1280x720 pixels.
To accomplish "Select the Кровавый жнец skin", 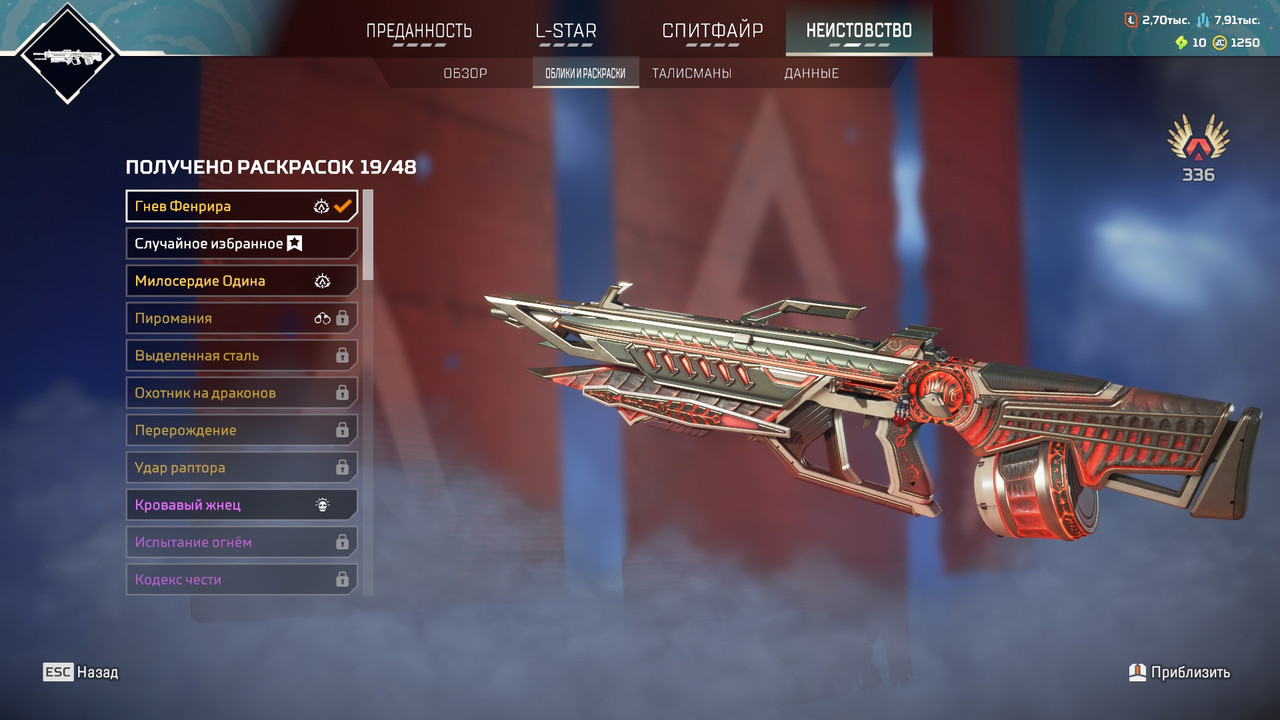I will pyautogui.click(x=241, y=505).
